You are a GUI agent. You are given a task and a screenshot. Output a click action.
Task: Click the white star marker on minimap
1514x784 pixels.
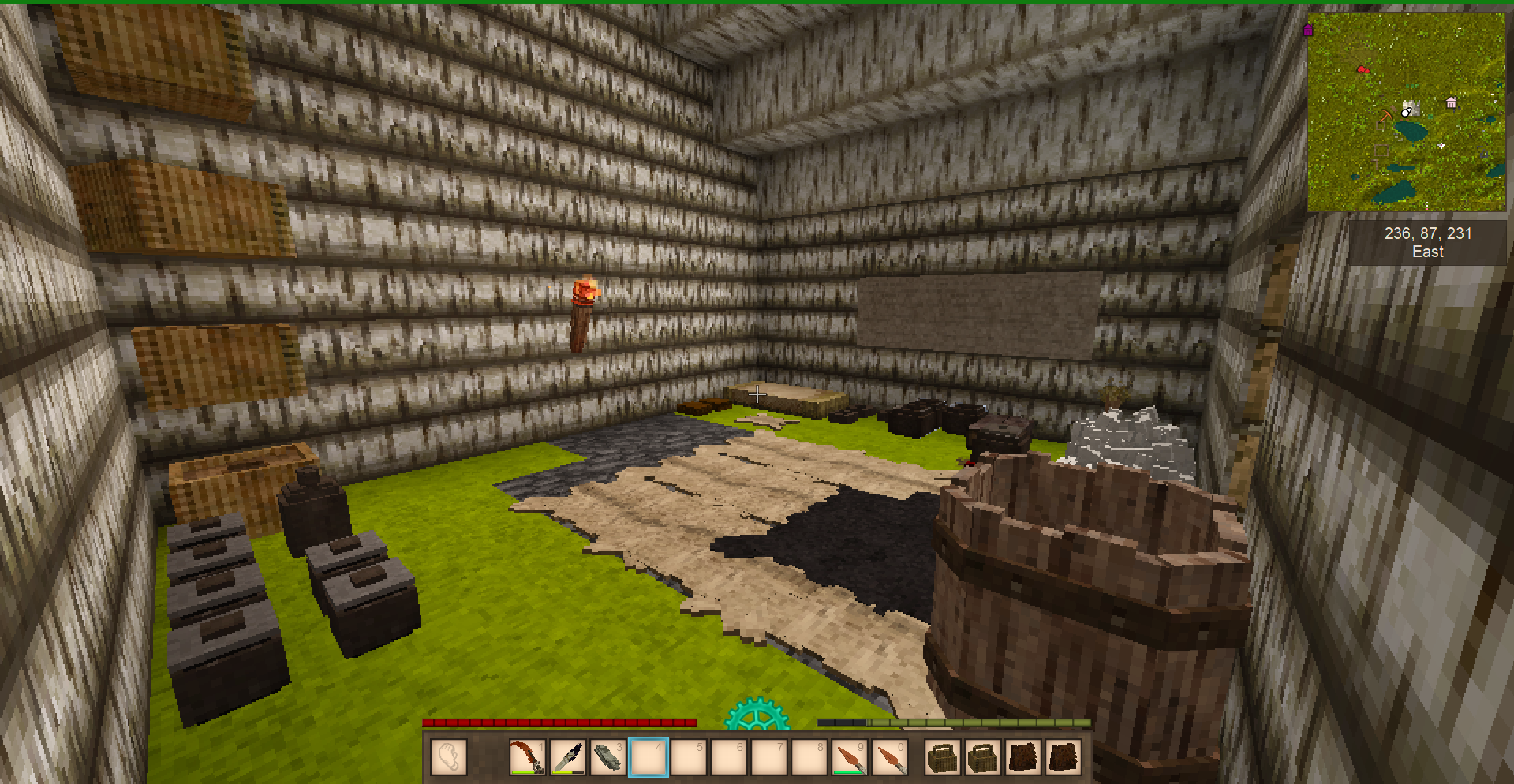pyautogui.click(x=1441, y=146)
